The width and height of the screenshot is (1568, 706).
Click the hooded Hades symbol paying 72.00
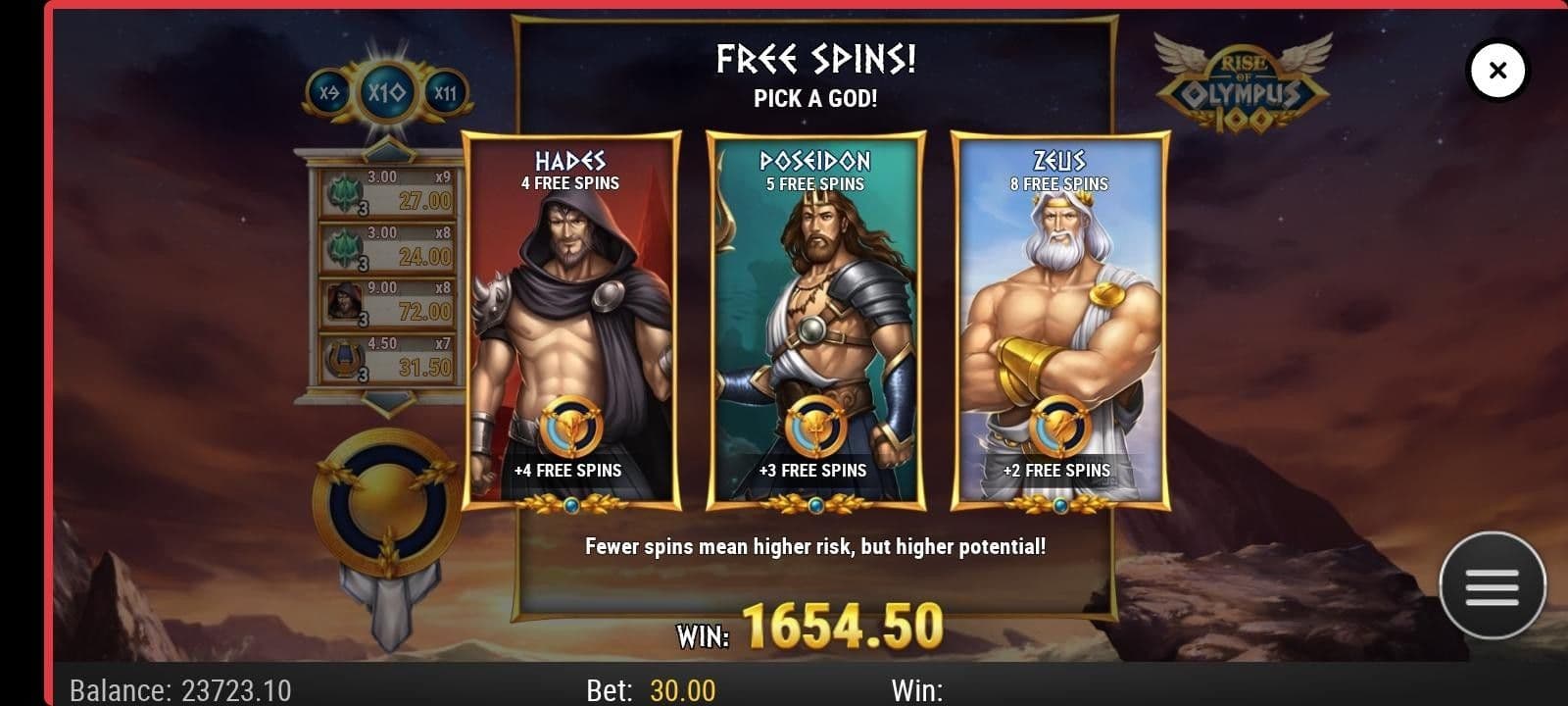343,302
